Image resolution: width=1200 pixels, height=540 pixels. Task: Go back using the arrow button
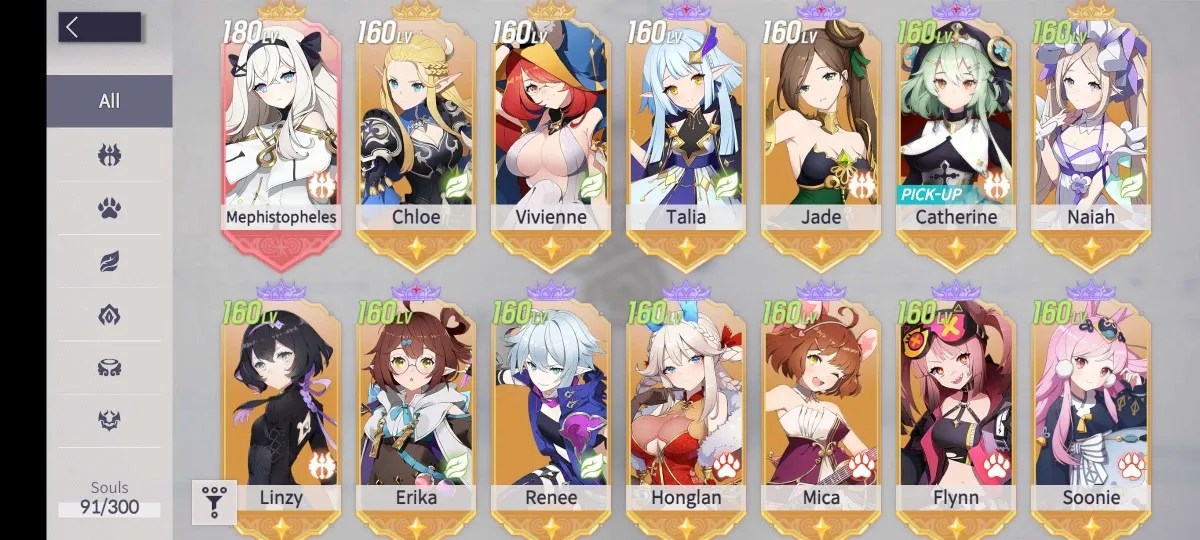pos(98,27)
